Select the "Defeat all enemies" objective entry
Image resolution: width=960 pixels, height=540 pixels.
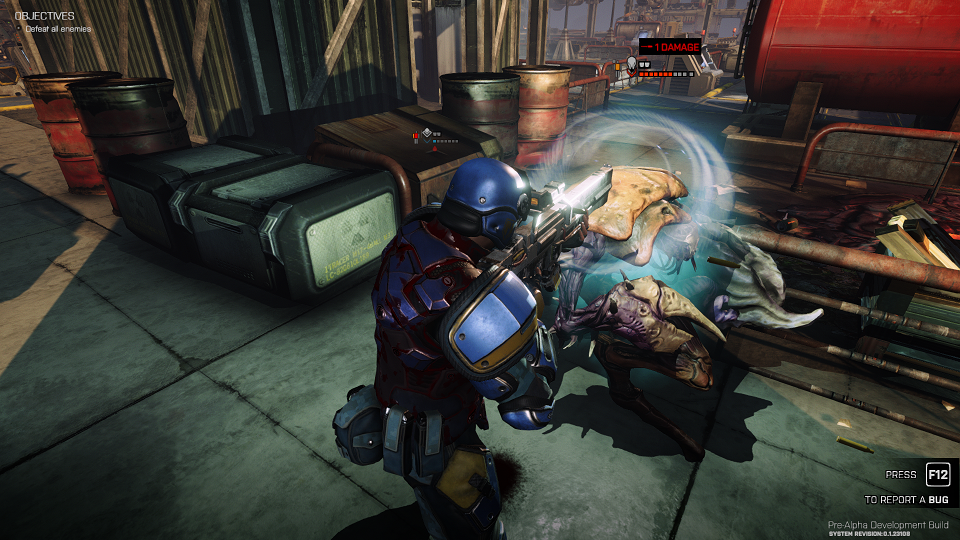tap(57, 29)
